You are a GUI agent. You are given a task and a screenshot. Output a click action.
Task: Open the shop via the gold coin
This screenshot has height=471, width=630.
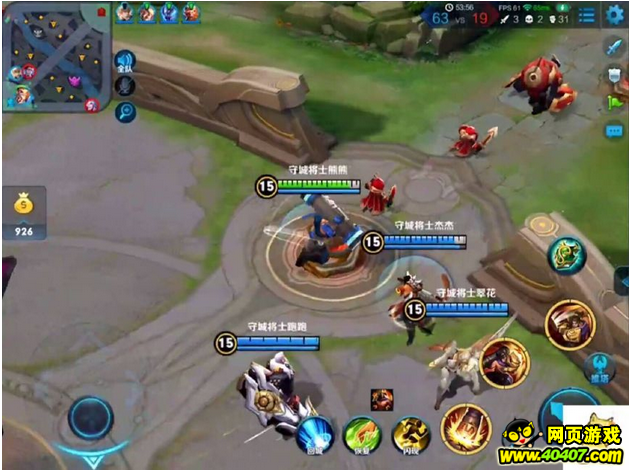(x=24, y=207)
